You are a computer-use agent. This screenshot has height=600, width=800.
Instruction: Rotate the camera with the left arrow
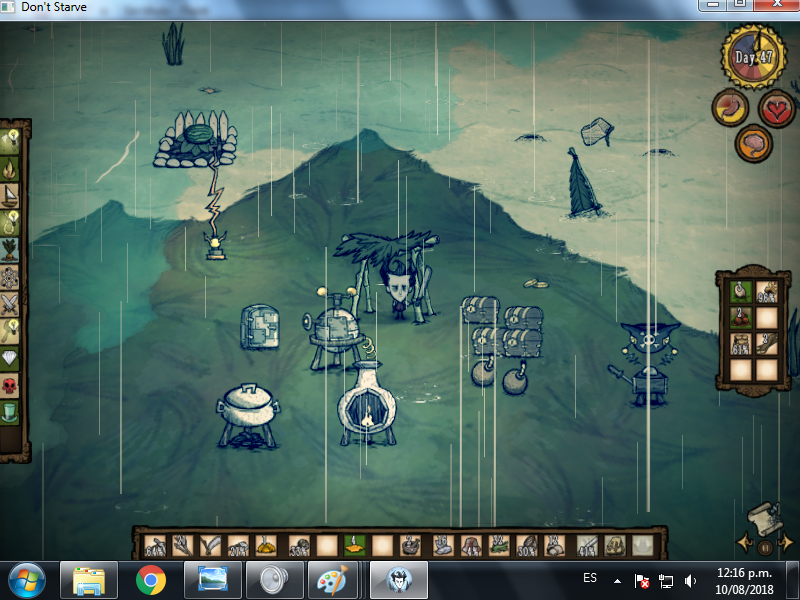click(x=745, y=543)
